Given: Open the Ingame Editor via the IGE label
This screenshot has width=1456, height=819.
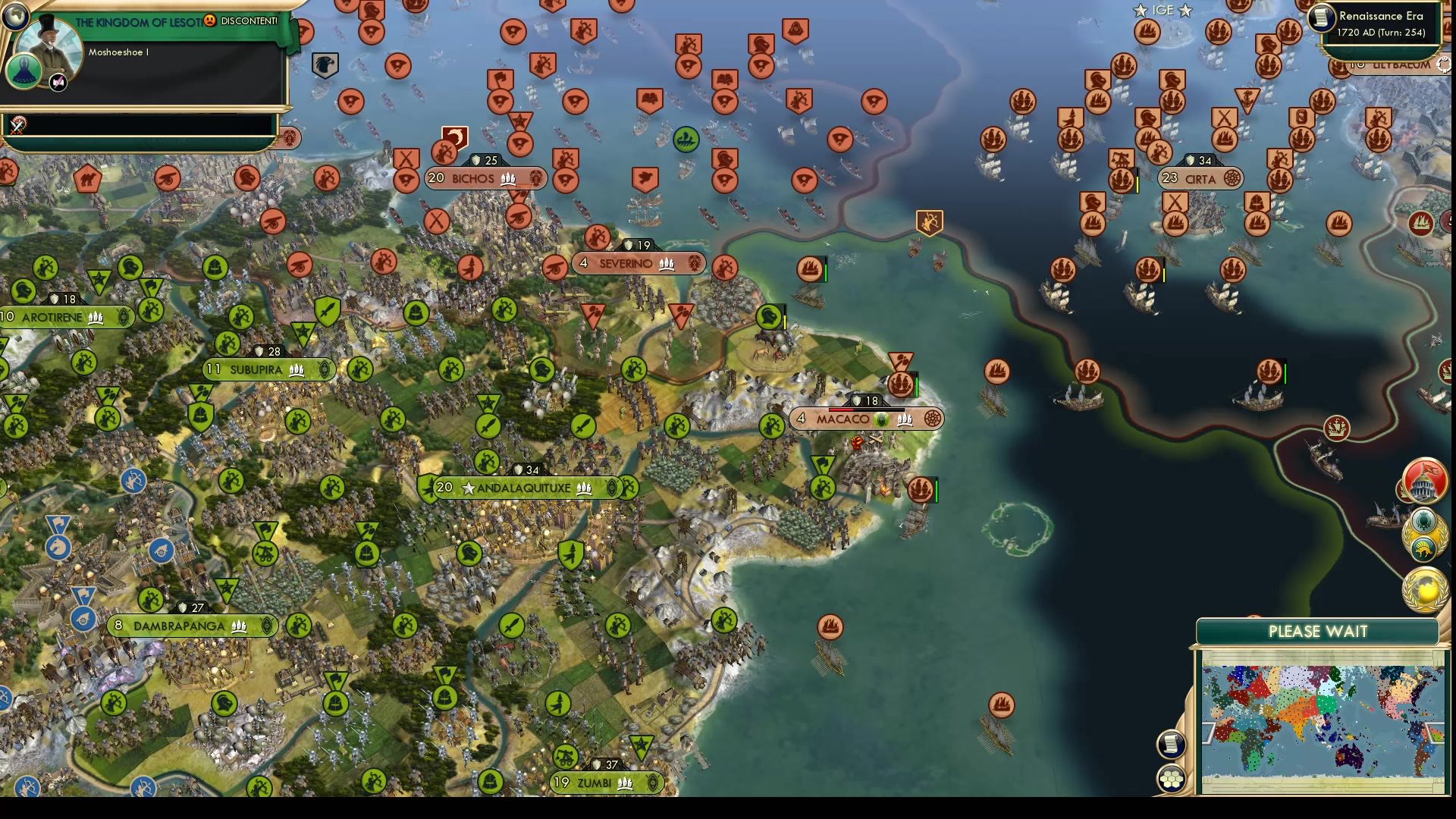Looking at the screenshot, I should point(1162,11).
